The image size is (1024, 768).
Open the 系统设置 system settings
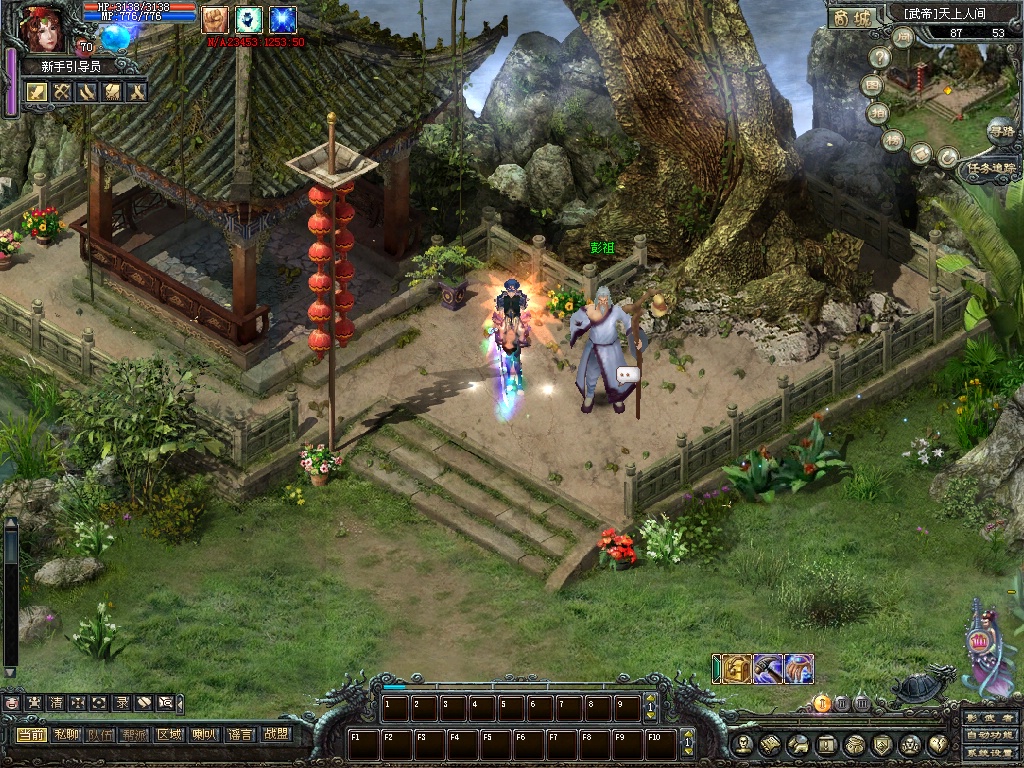[x=990, y=752]
